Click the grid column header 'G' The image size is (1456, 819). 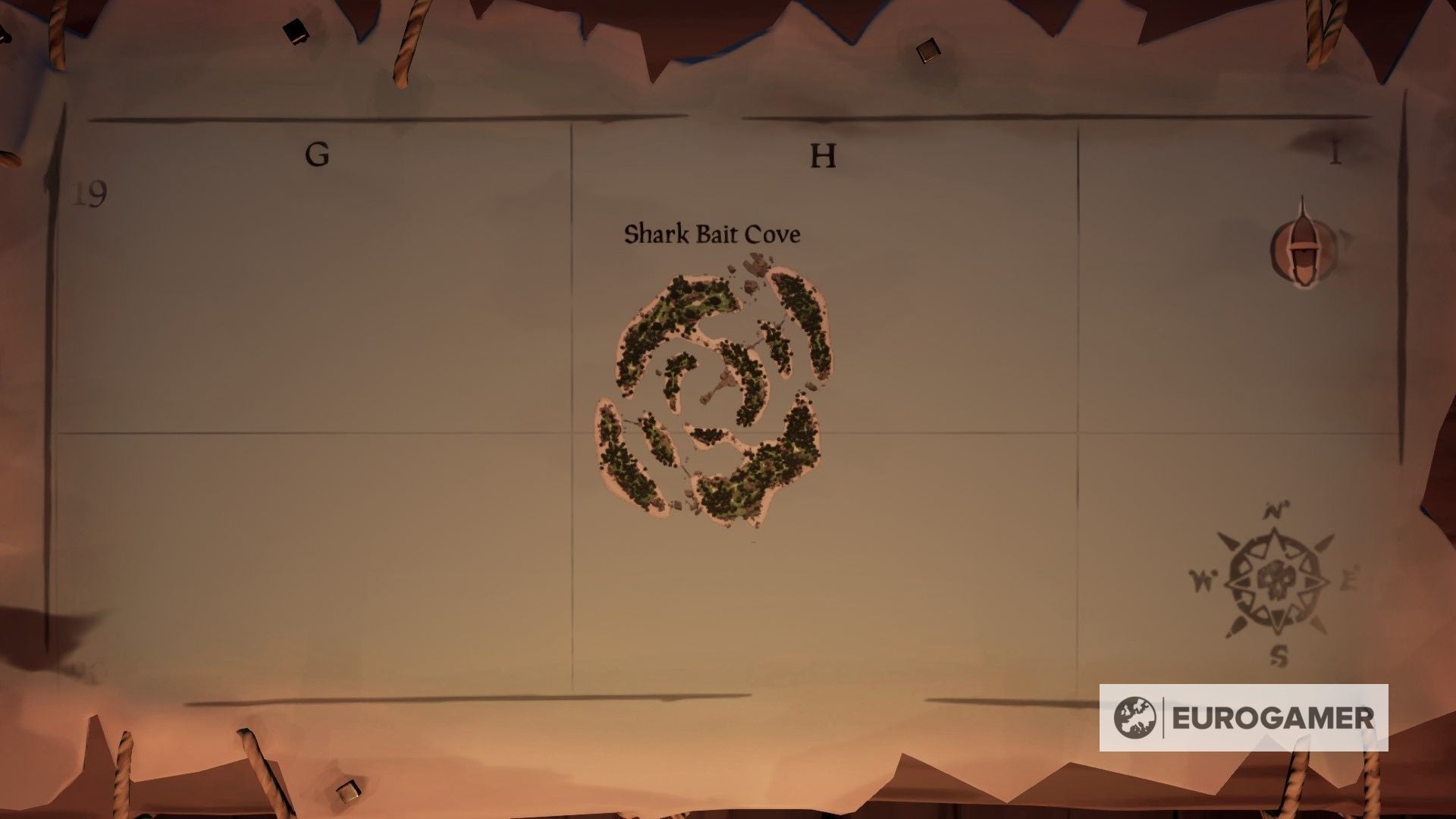(318, 154)
